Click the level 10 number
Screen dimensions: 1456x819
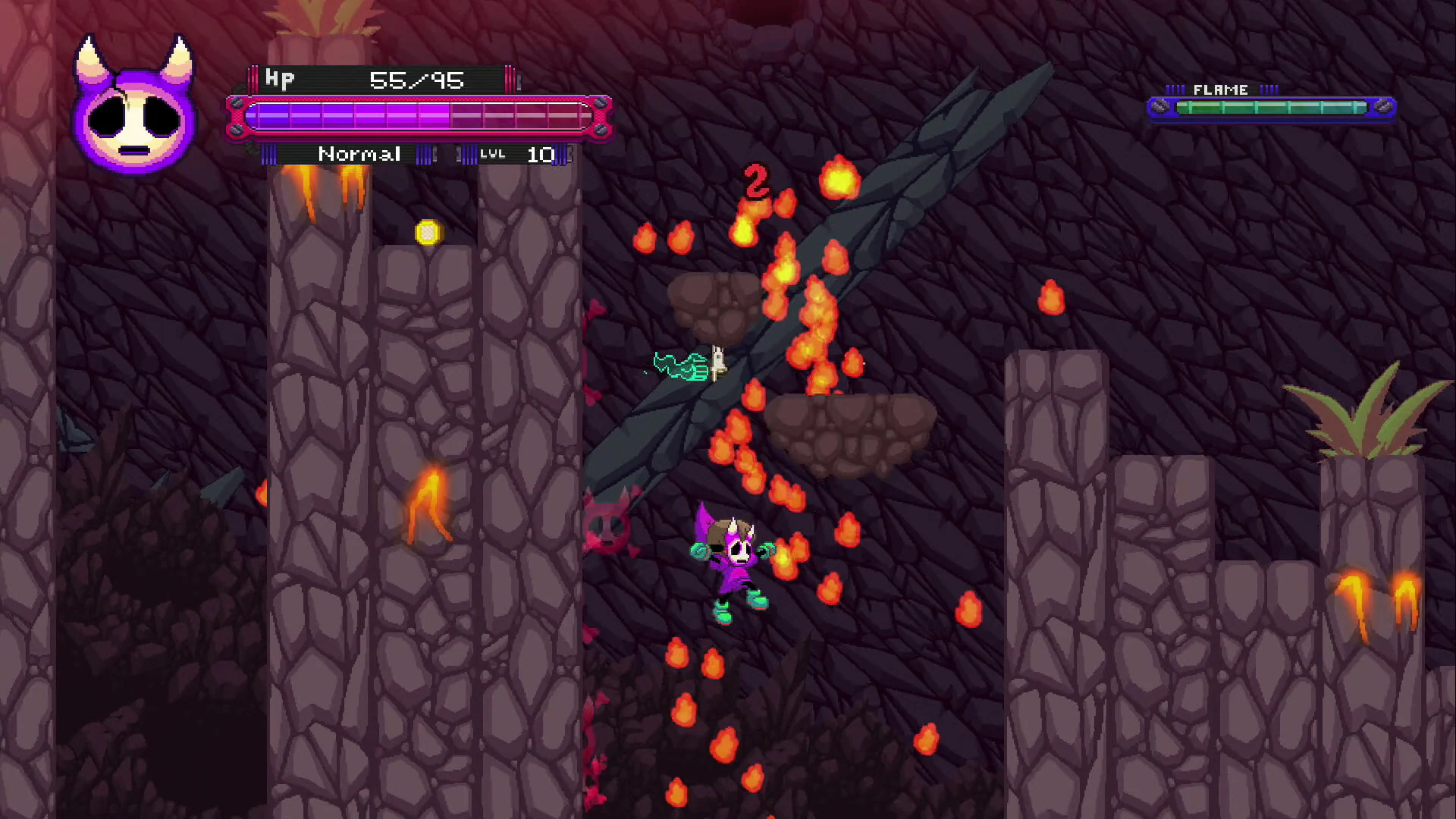541,155
